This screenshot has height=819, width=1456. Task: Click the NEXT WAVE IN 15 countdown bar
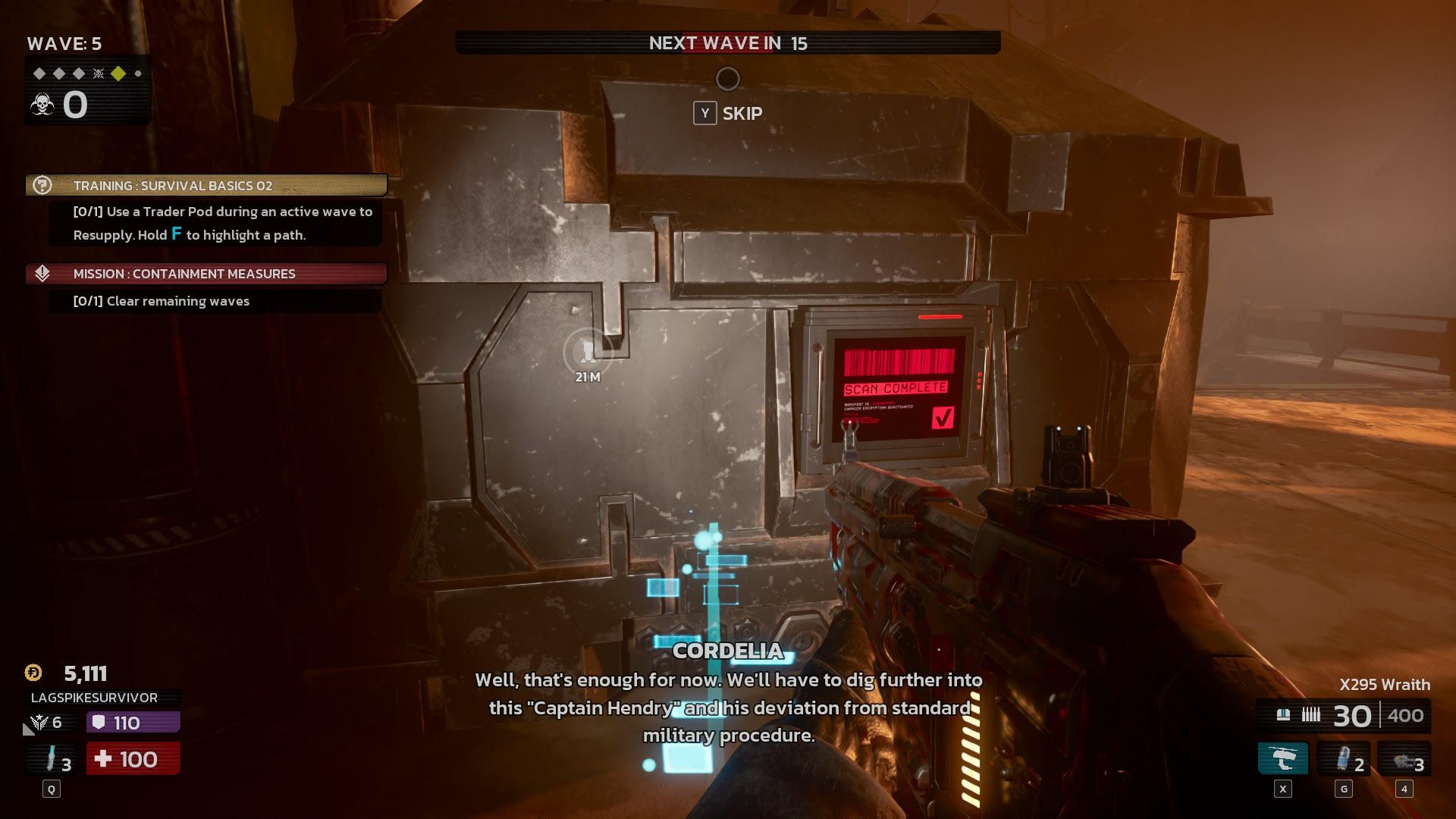point(728,44)
